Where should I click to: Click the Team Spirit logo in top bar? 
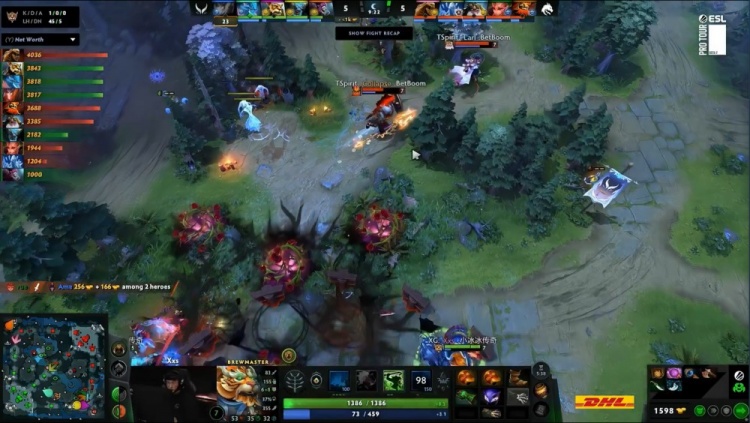pyautogui.click(x=548, y=8)
